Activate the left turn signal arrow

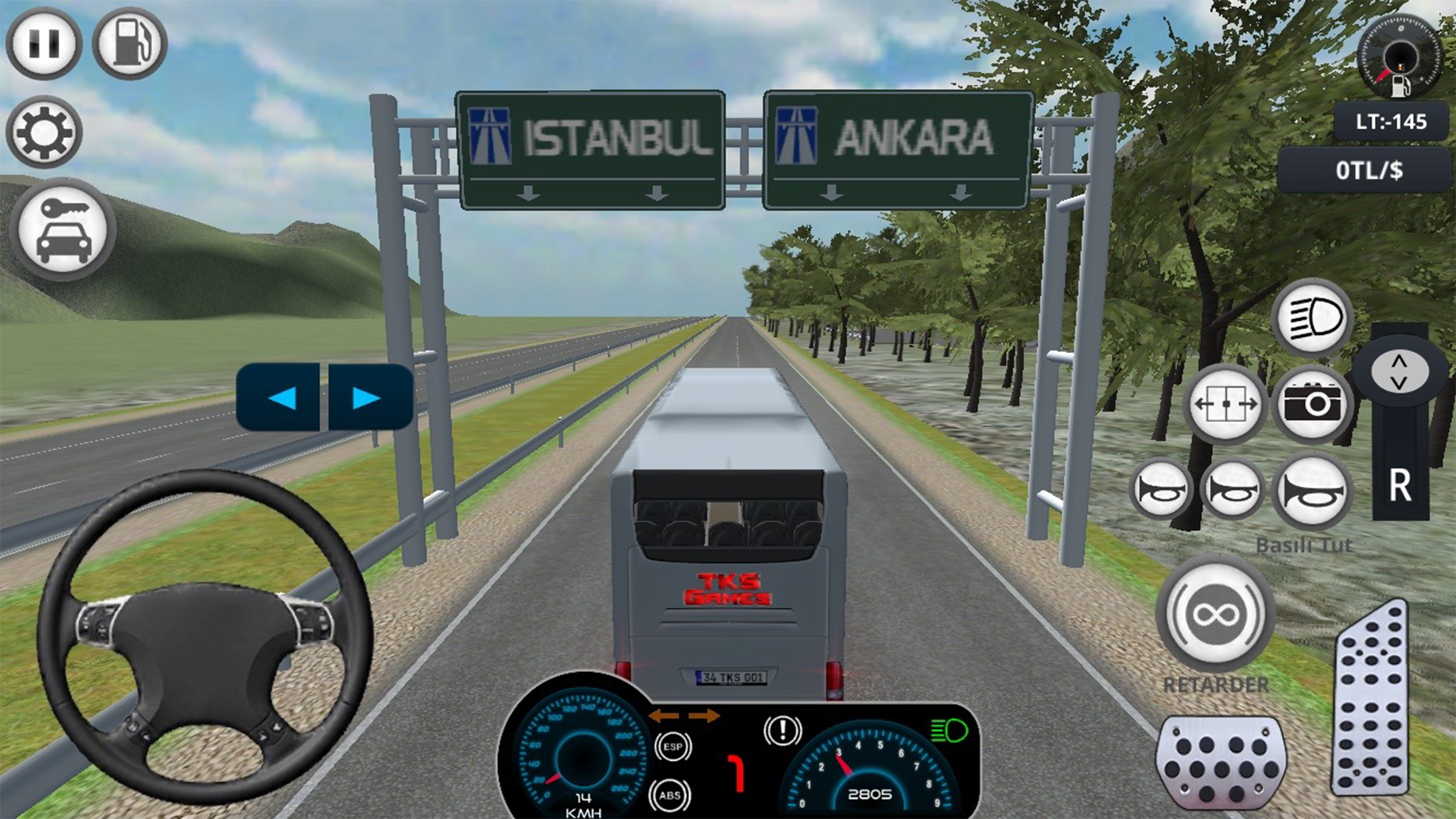tap(280, 398)
